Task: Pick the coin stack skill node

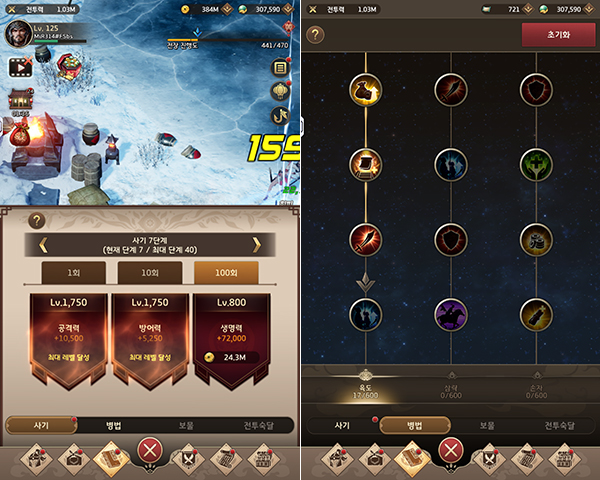Action: 537,239
